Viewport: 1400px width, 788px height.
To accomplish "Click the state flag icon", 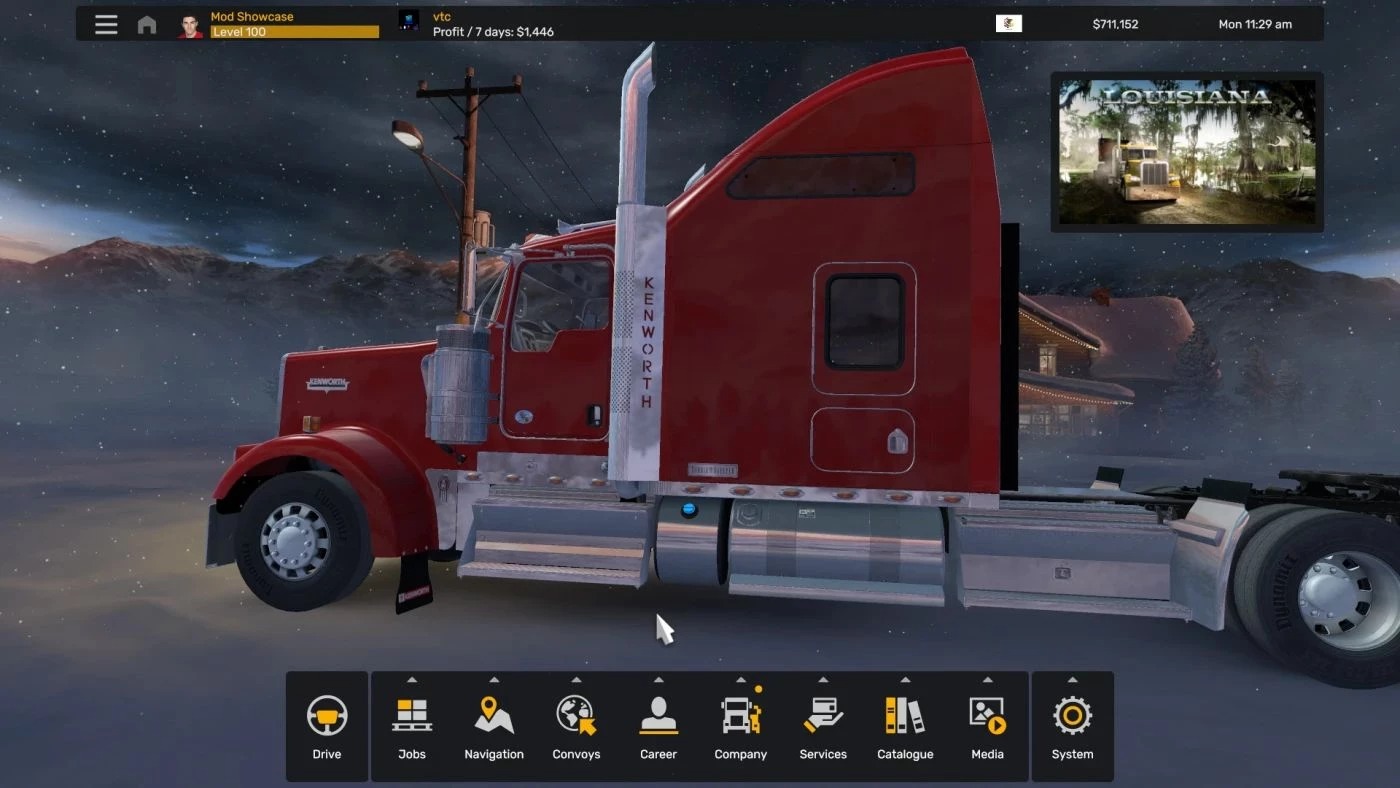I will tap(1009, 24).
